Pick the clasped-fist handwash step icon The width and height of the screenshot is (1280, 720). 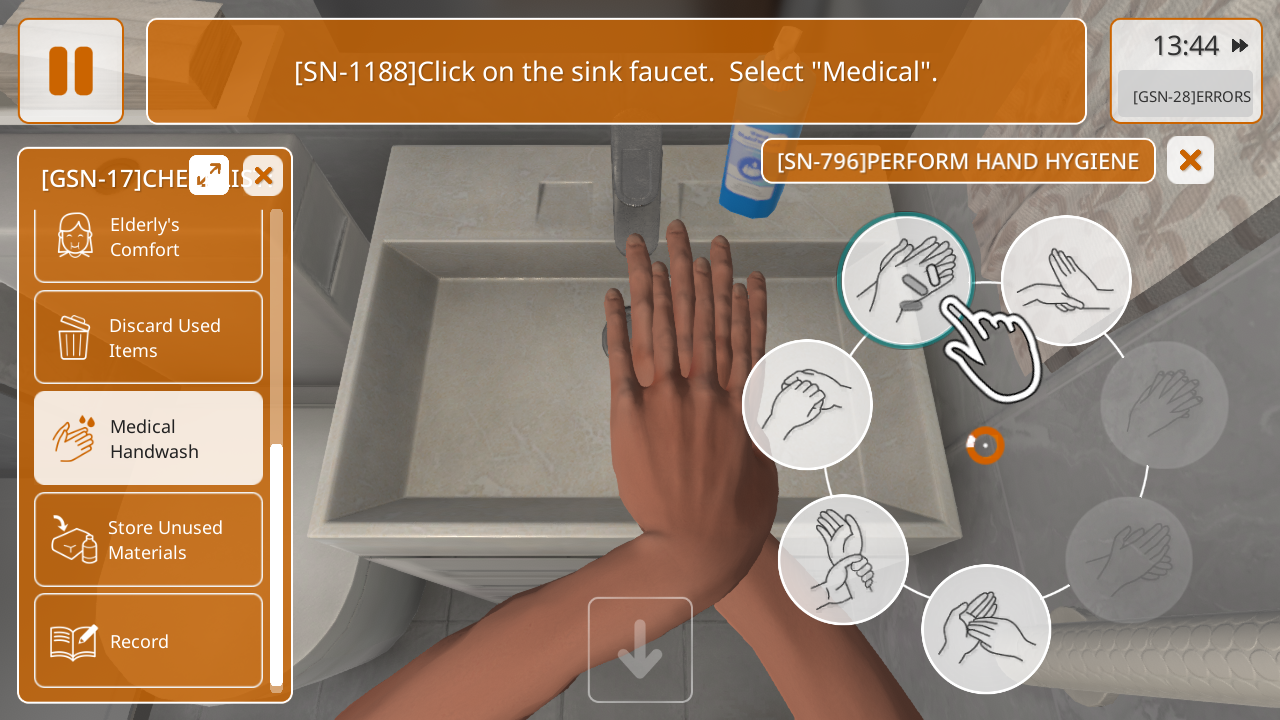[x=807, y=404]
